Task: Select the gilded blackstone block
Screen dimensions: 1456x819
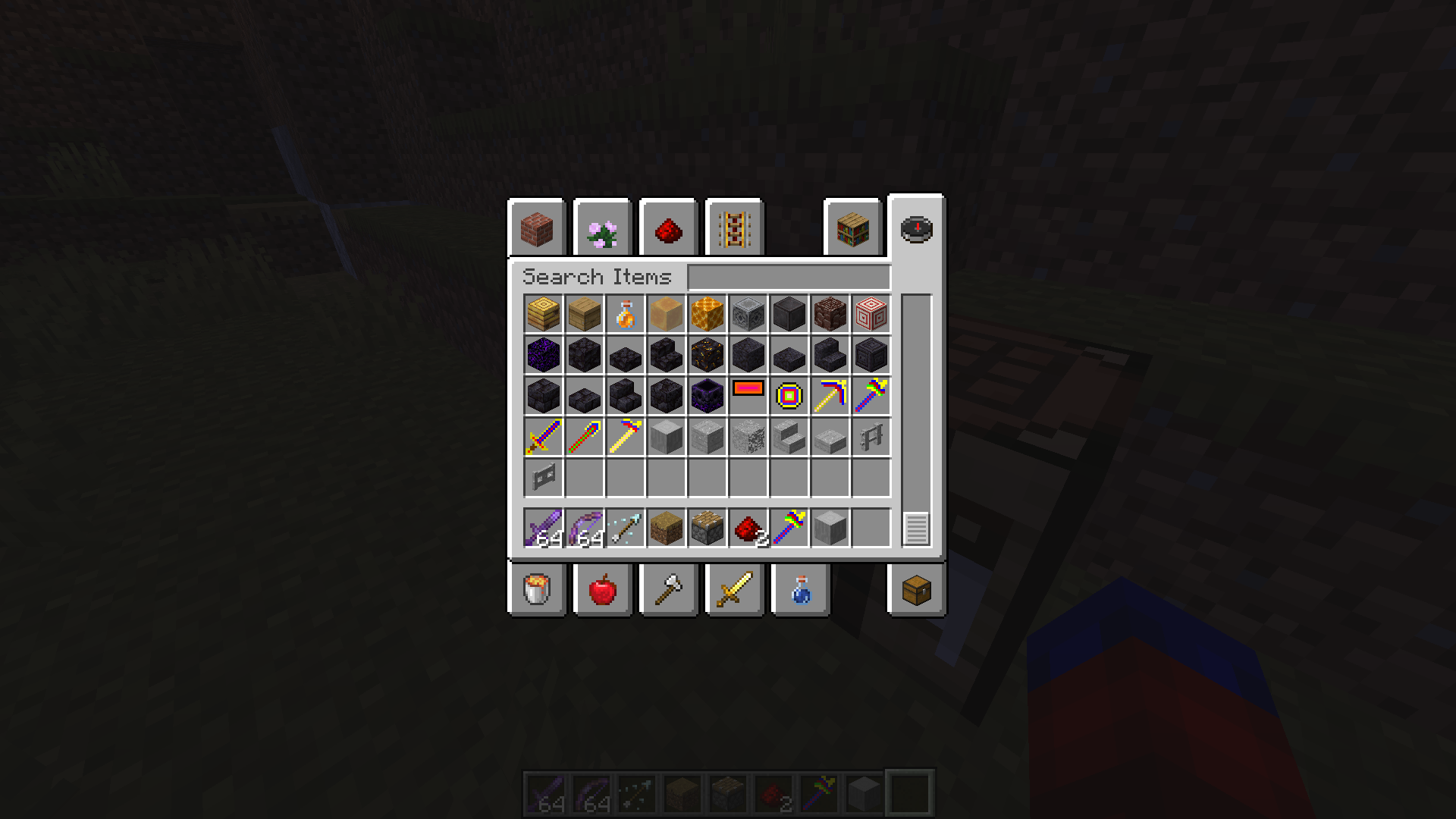Action: point(706,355)
